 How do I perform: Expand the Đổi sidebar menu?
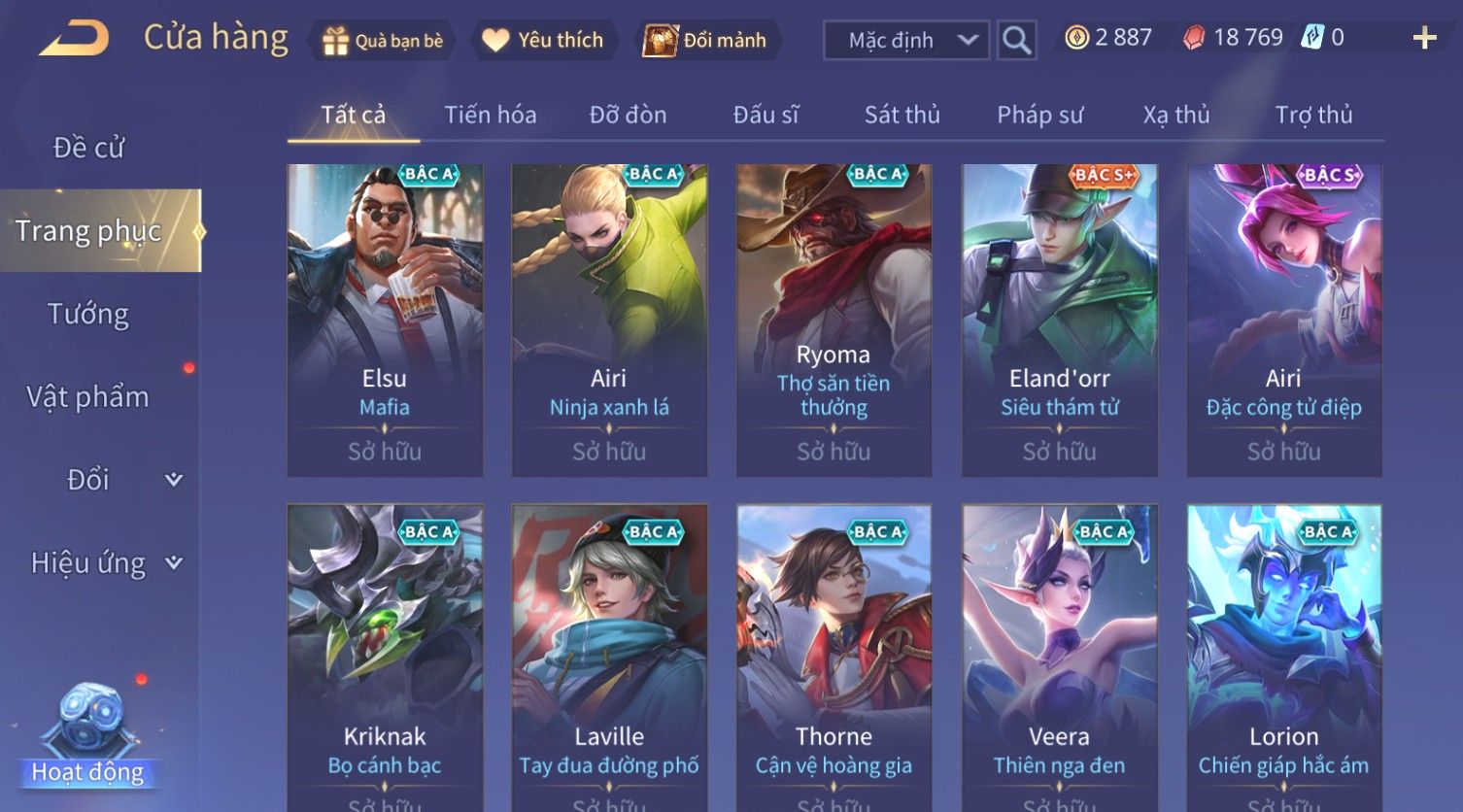point(102,480)
